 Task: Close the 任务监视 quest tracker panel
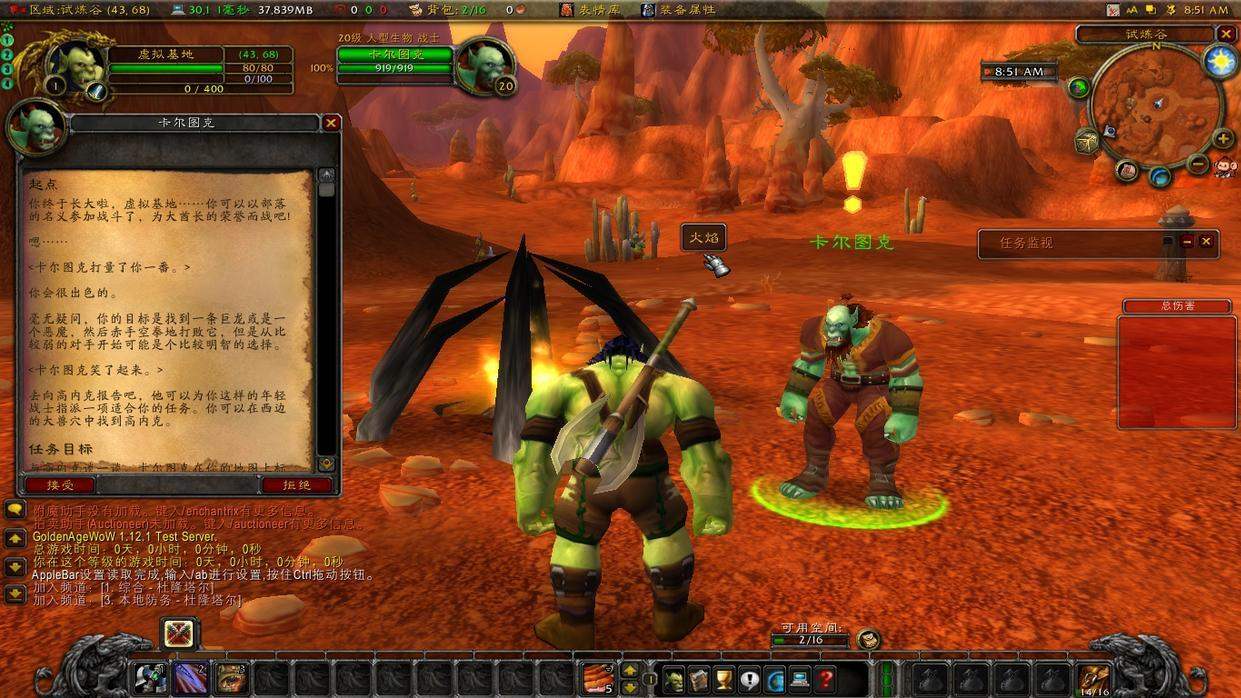tap(1206, 242)
